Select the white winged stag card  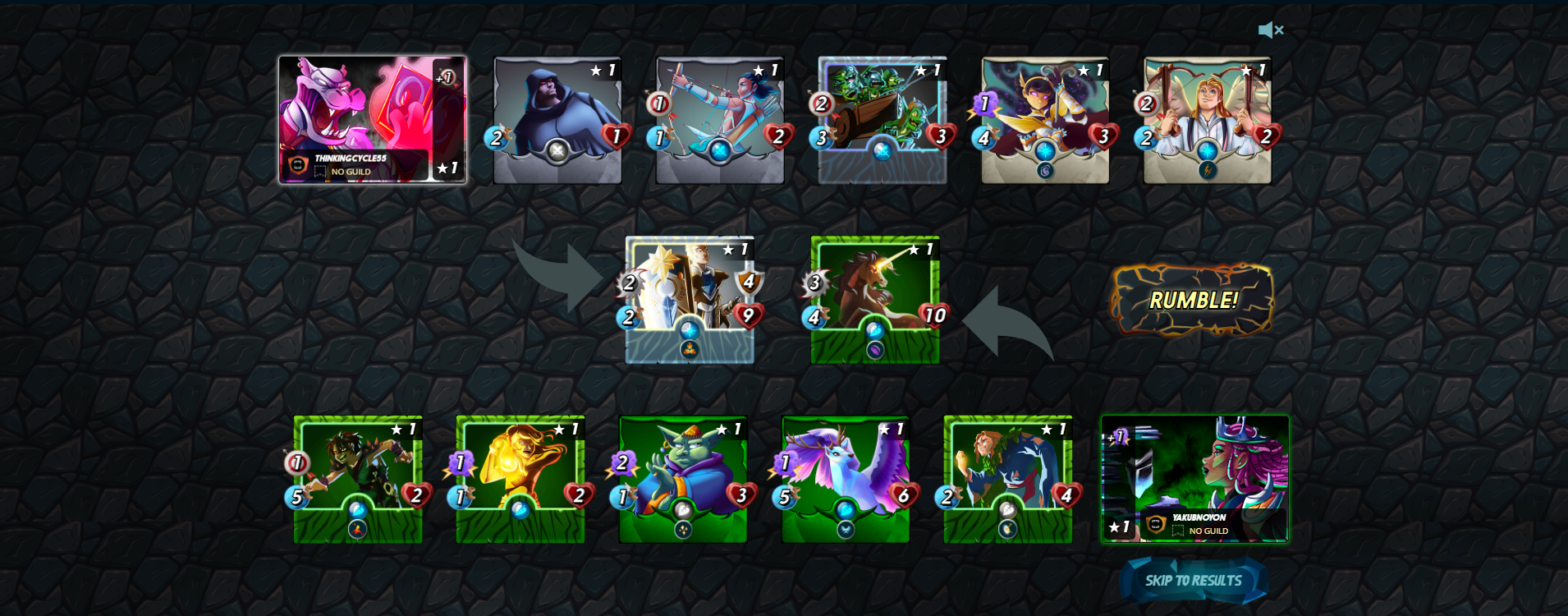click(x=846, y=479)
